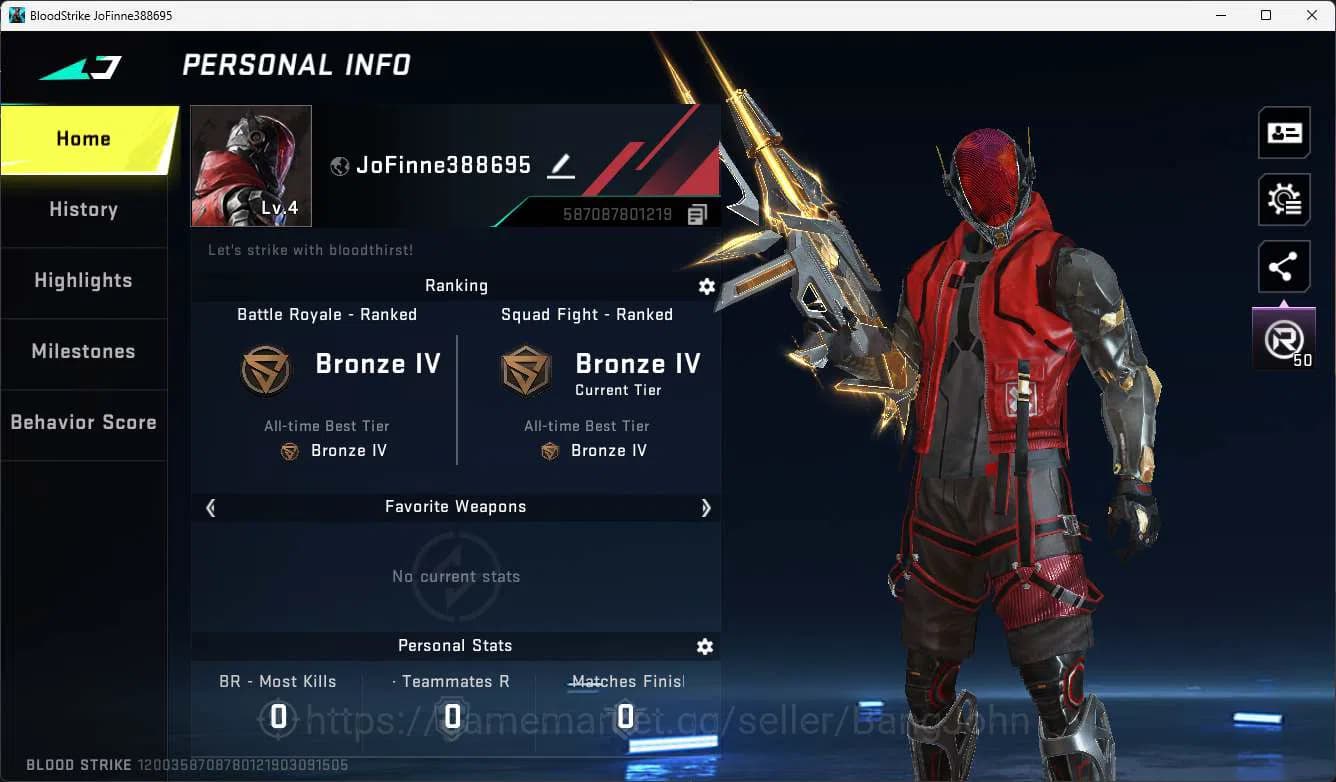Click the Squad Fight Bronze IV rank emblem
This screenshot has width=1336, height=782.
coord(525,369)
